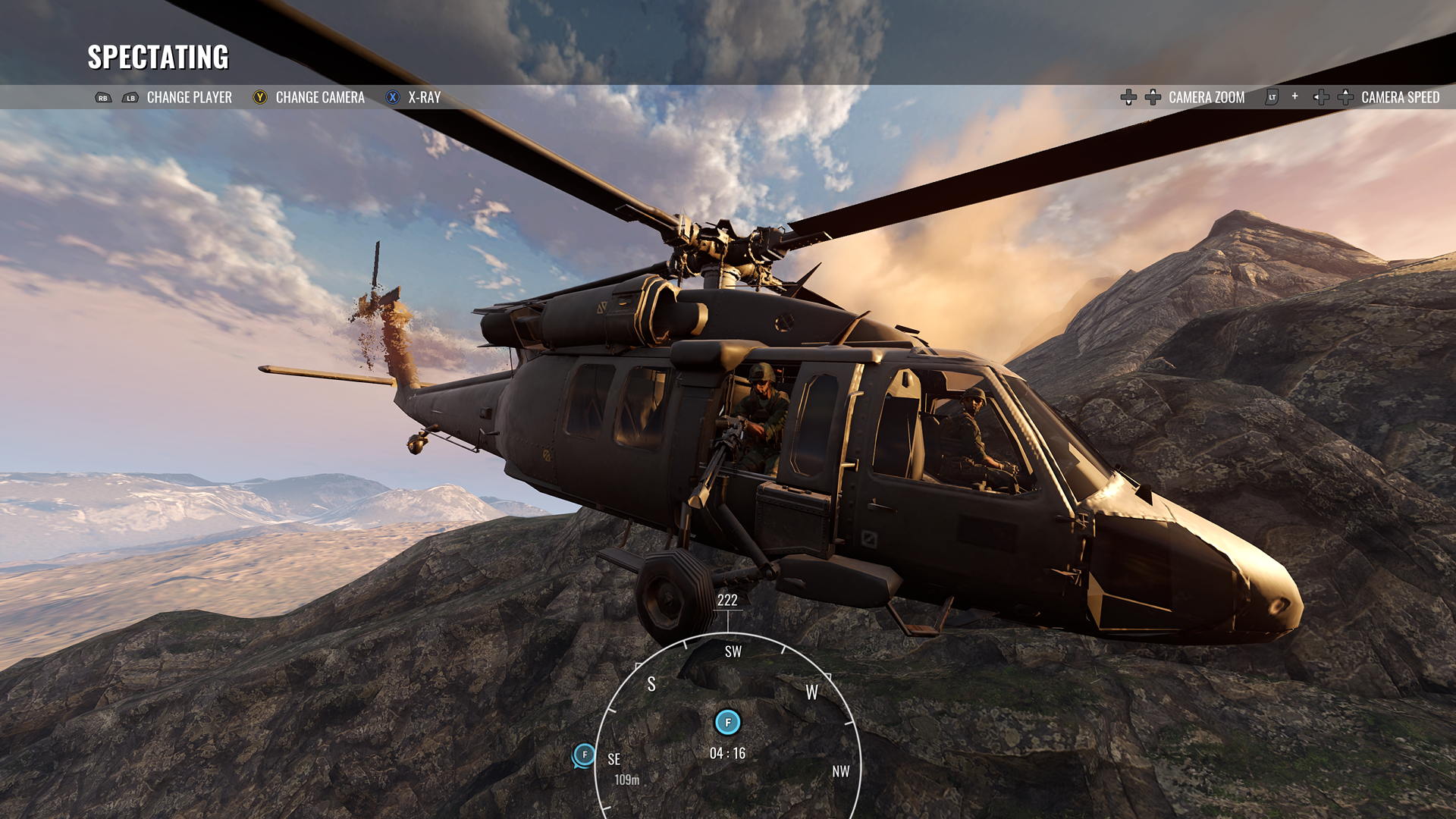Select the blue F marker inside the compass
Image resolution: width=1456 pixels, height=819 pixels.
728,722
